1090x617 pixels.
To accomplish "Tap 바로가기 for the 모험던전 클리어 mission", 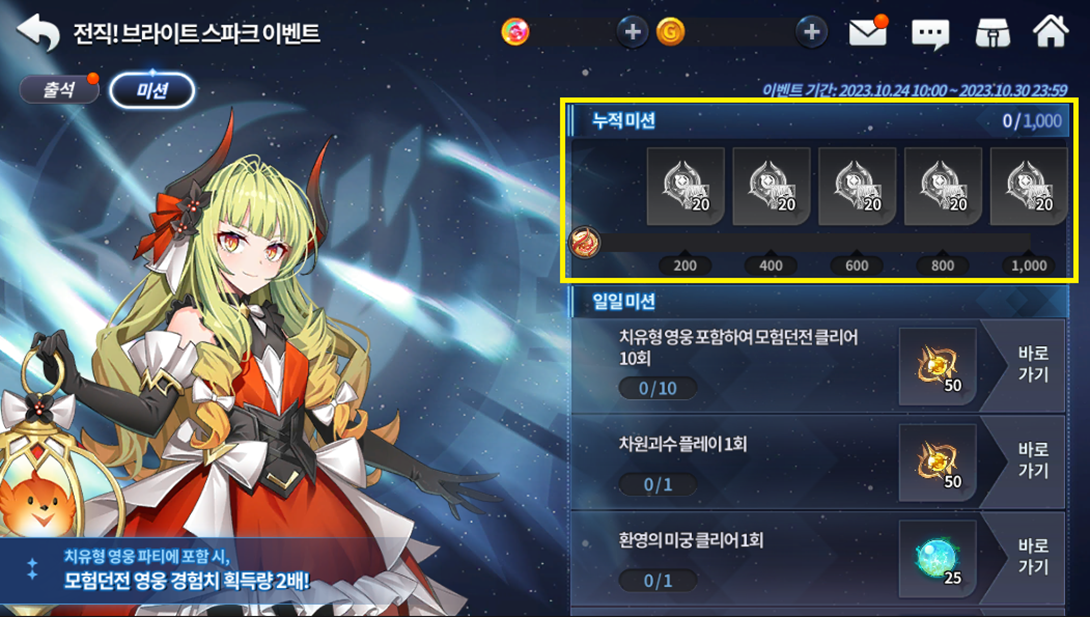I will point(1032,365).
